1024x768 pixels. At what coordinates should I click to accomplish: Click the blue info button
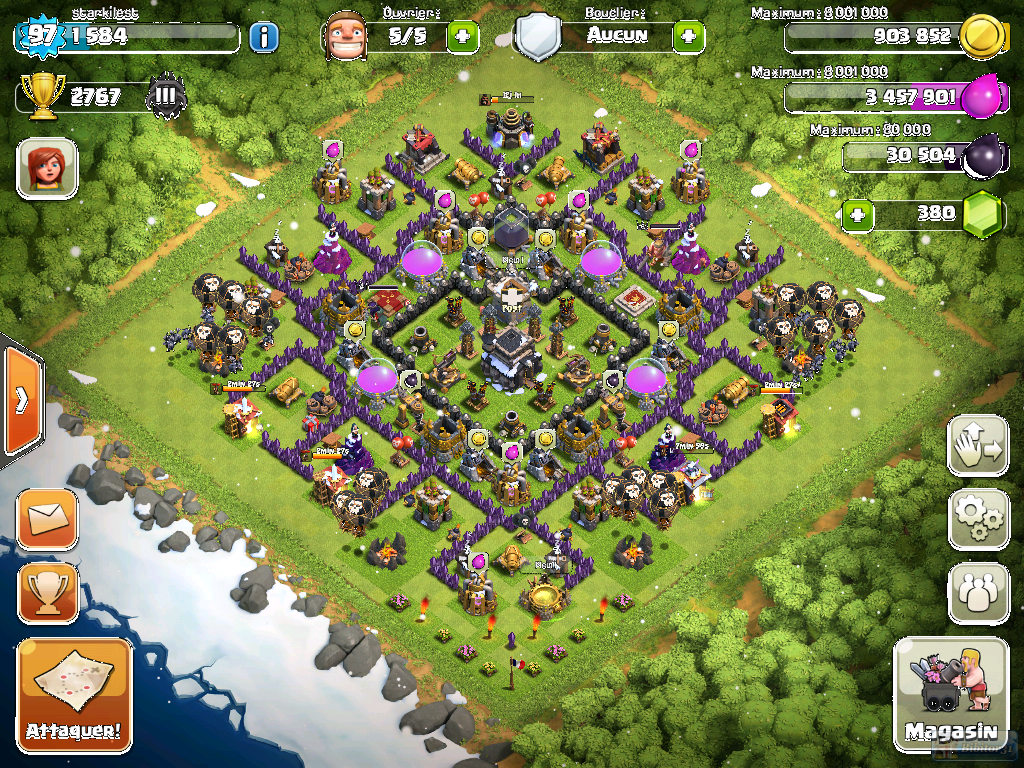(x=263, y=38)
